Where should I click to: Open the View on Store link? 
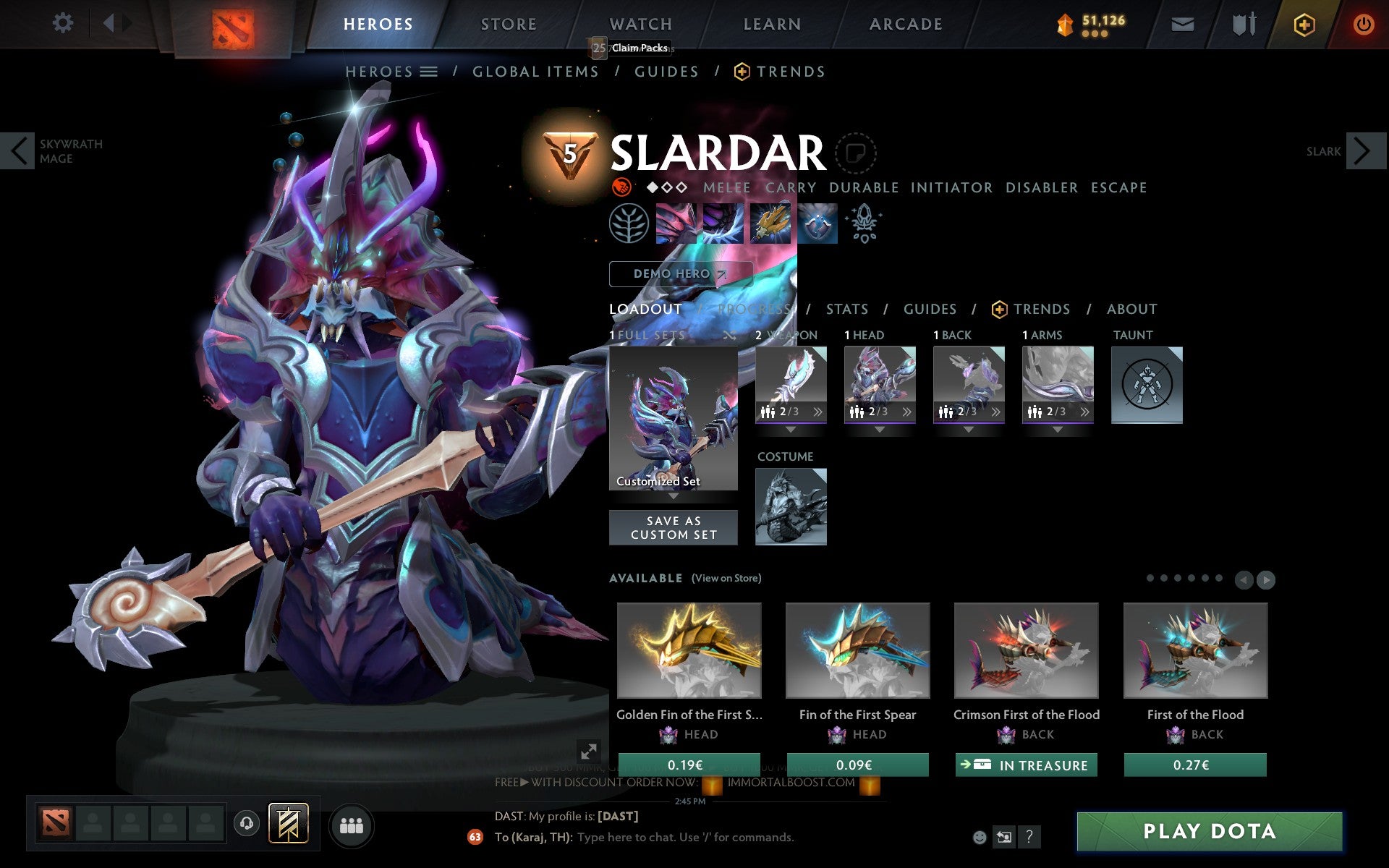(726, 578)
